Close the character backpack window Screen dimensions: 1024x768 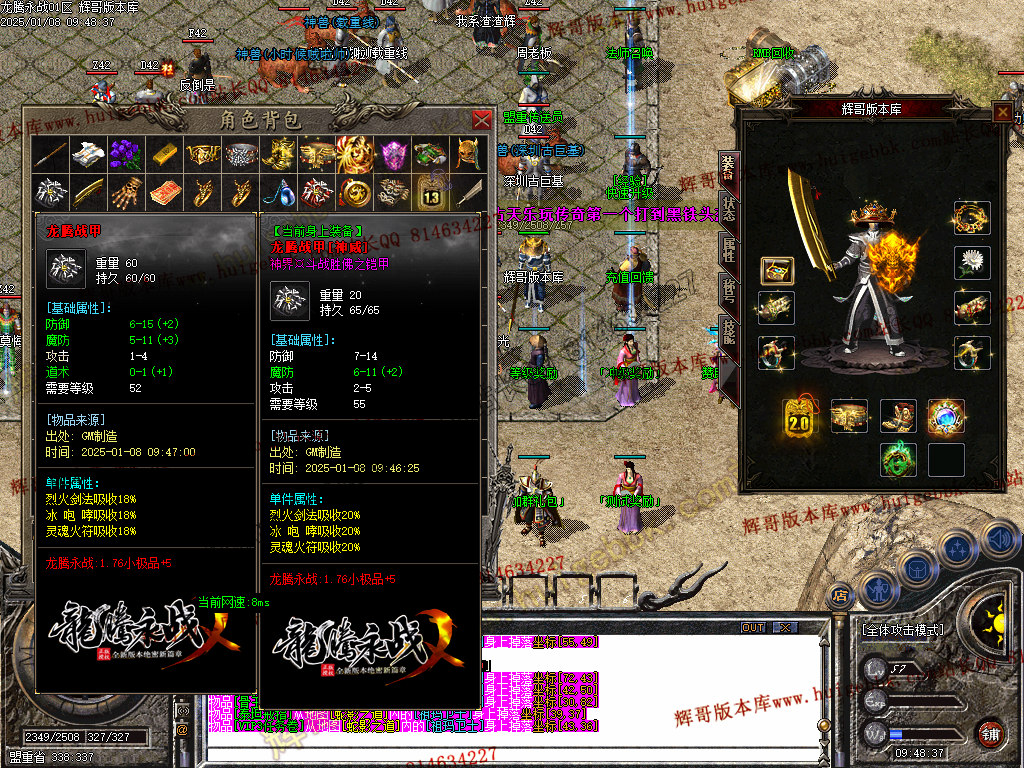point(481,120)
